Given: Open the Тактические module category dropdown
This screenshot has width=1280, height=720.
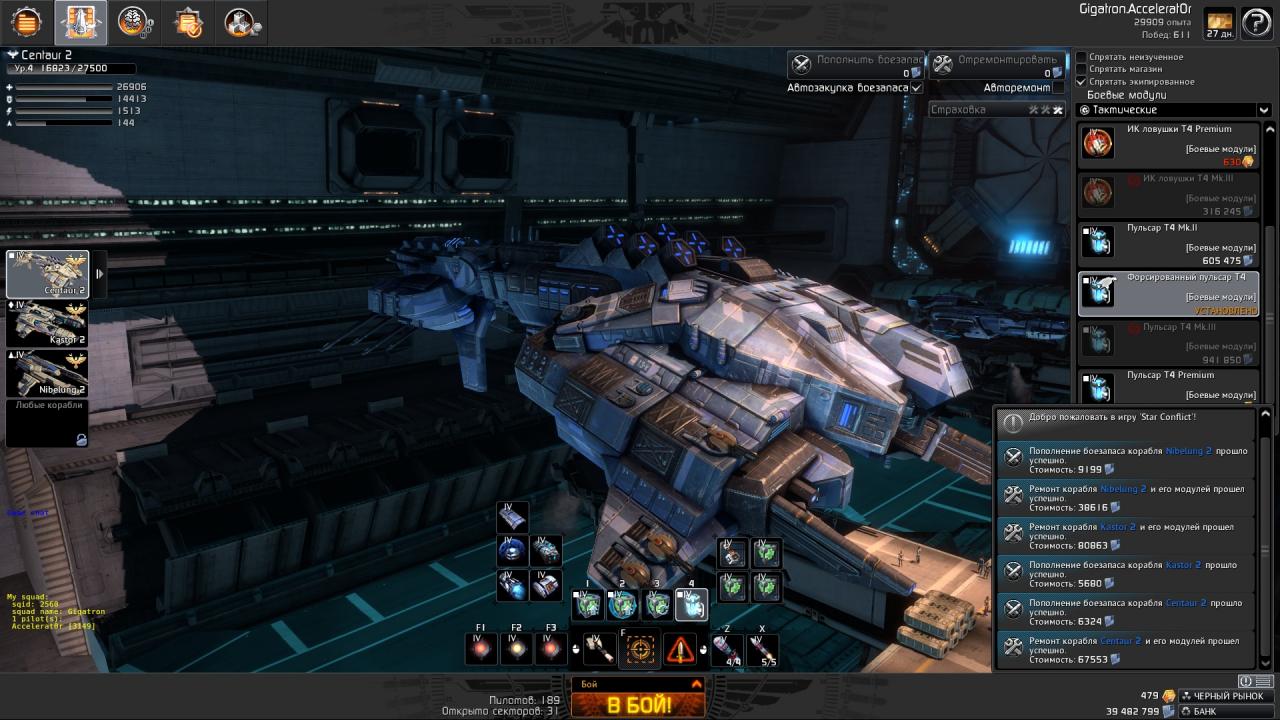Looking at the screenshot, I should tap(1174, 110).
